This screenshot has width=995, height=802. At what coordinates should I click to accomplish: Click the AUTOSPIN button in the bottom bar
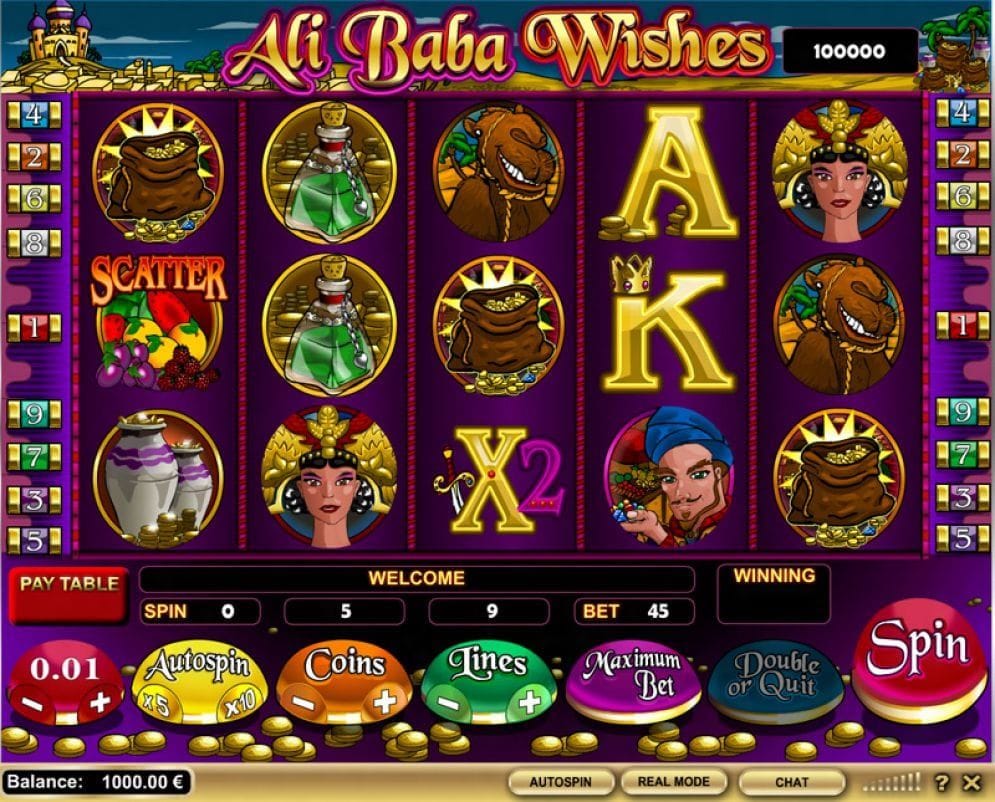pos(560,781)
